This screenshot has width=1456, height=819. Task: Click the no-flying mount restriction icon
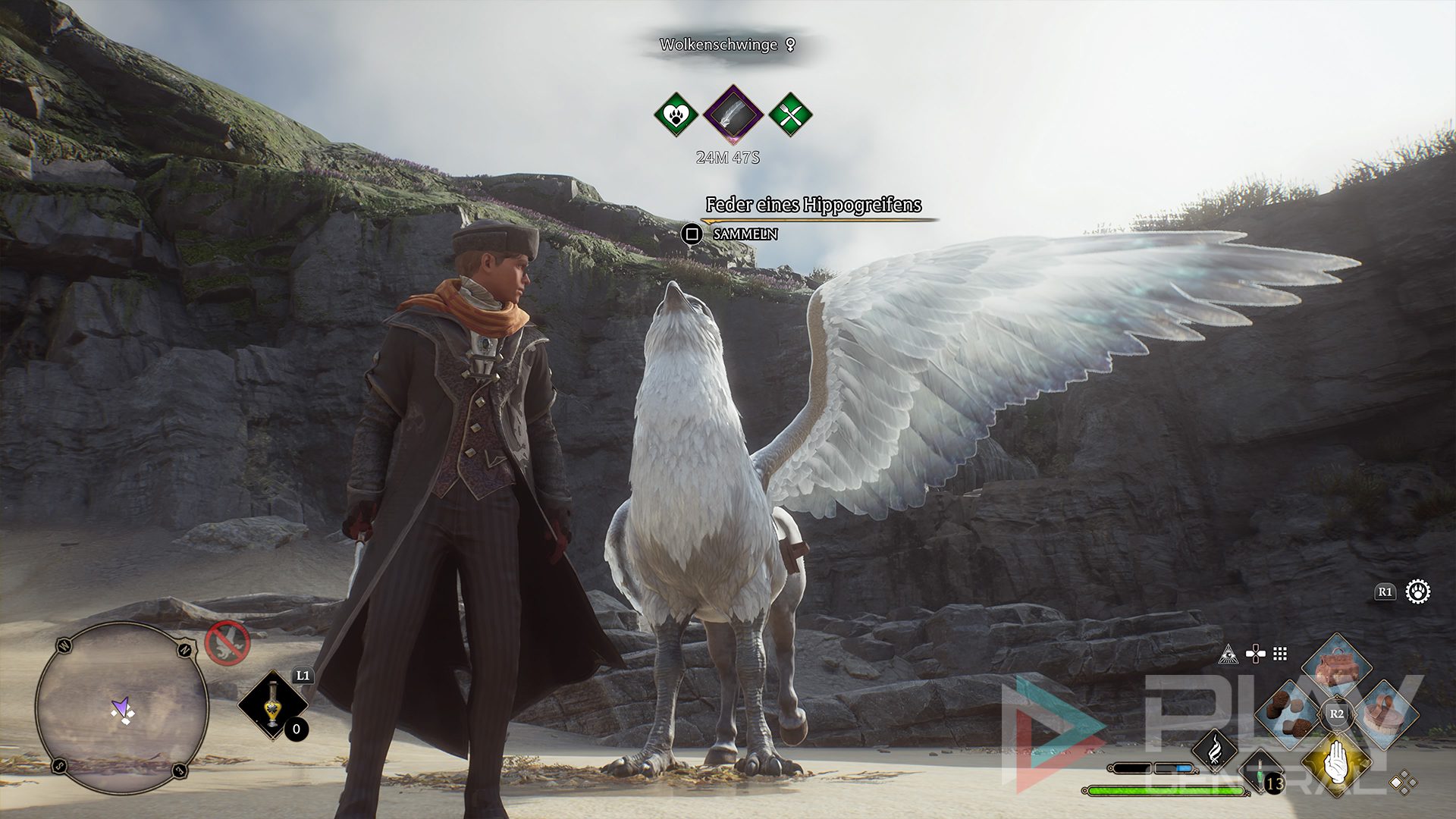coord(227,643)
